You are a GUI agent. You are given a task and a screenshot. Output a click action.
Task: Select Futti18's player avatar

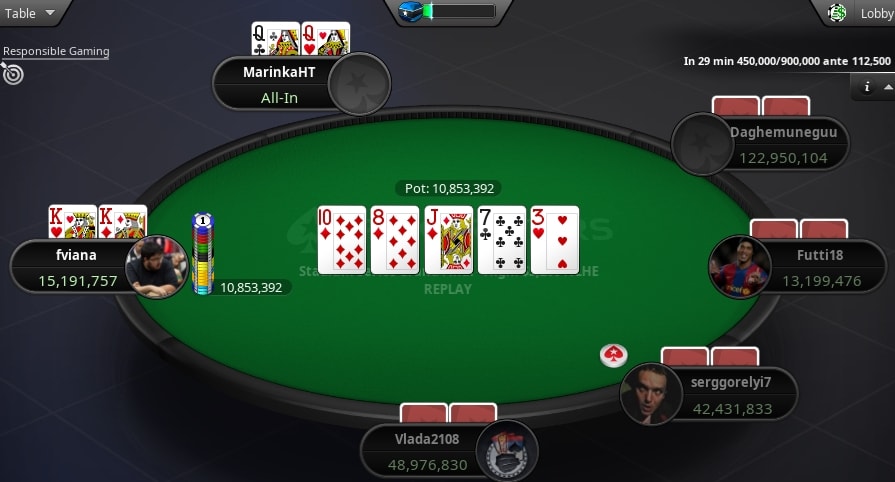pyautogui.click(x=739, y=267)
